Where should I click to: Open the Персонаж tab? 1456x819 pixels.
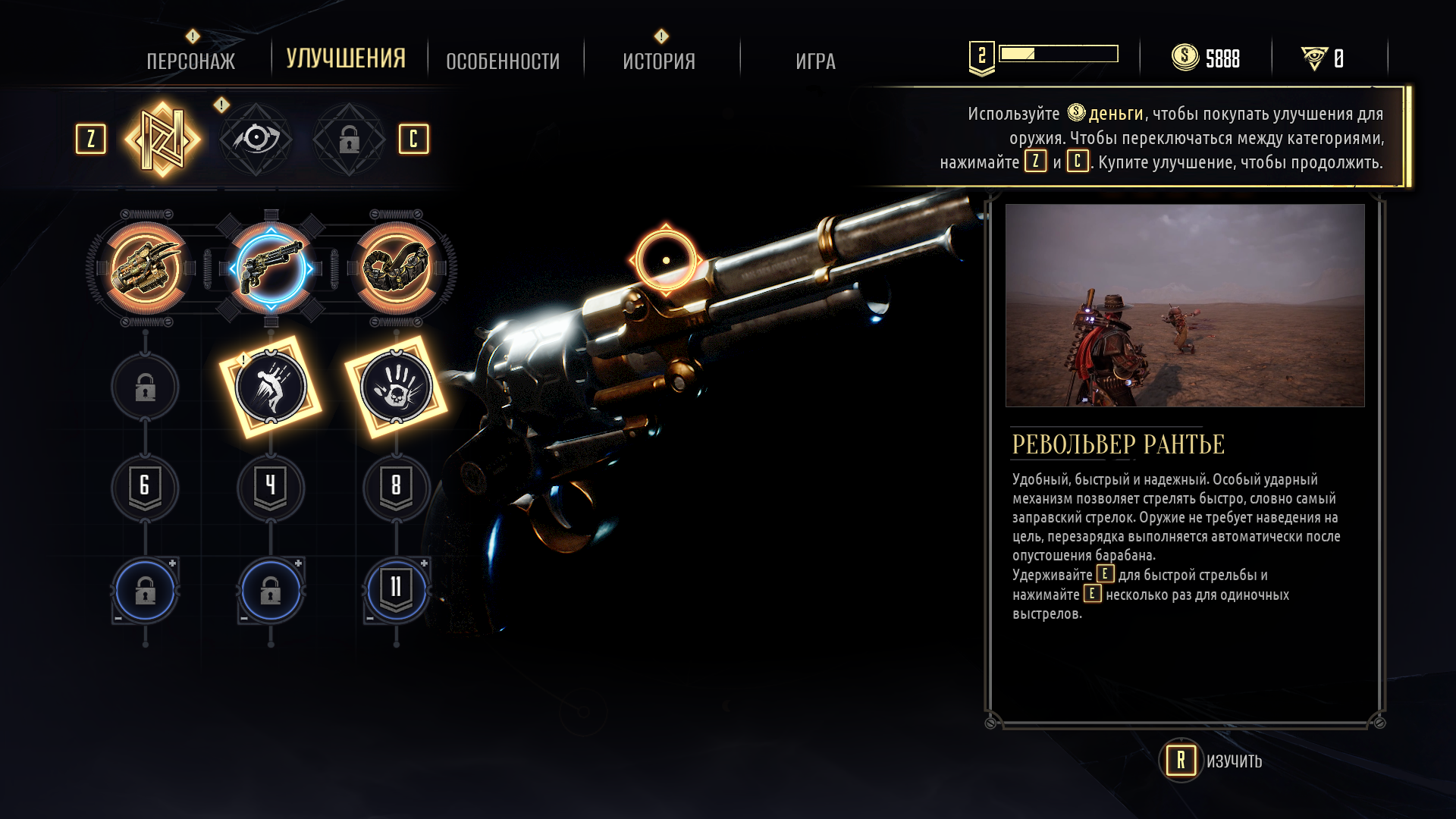(x=190, y=61)
